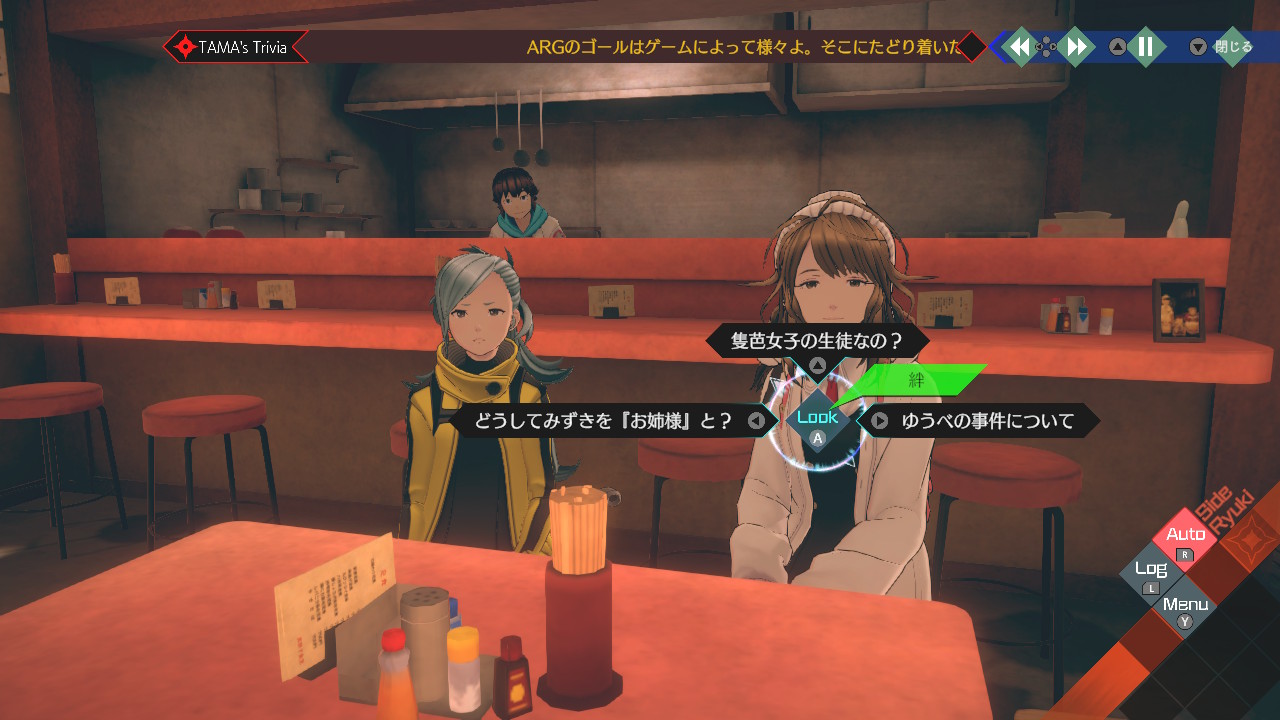This screenshot has height=720, width=1280.
Task: Toggle Auto mode diamond
Action: click(x=1186, y=537)
